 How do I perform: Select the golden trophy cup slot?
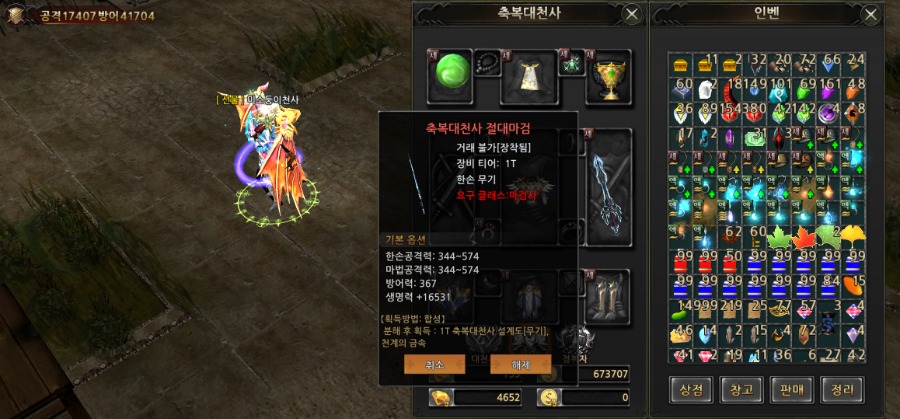tap(609, 75)
